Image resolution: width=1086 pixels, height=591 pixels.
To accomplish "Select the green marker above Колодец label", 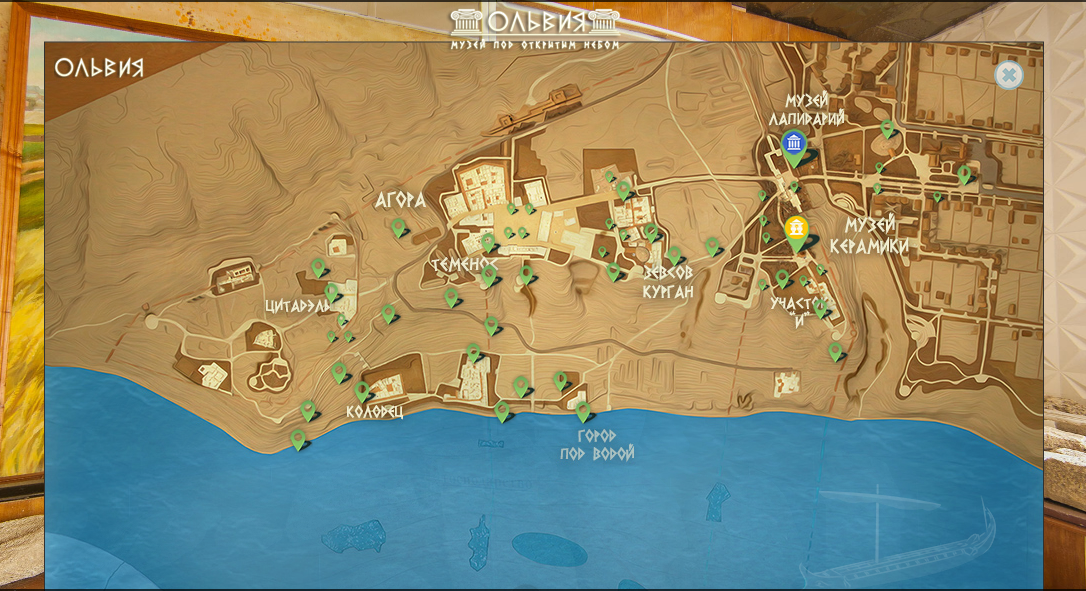I will [362, 391].
